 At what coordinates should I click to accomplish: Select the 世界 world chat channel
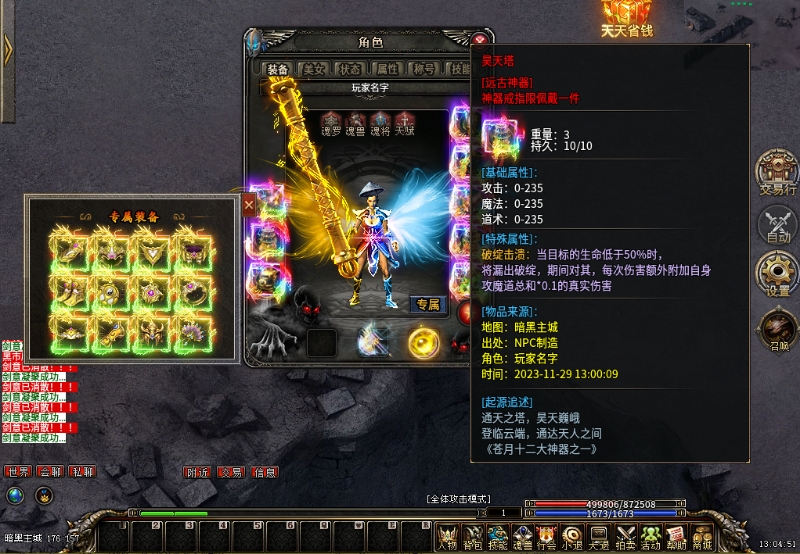pyautogui.click(x=17, y=472)
